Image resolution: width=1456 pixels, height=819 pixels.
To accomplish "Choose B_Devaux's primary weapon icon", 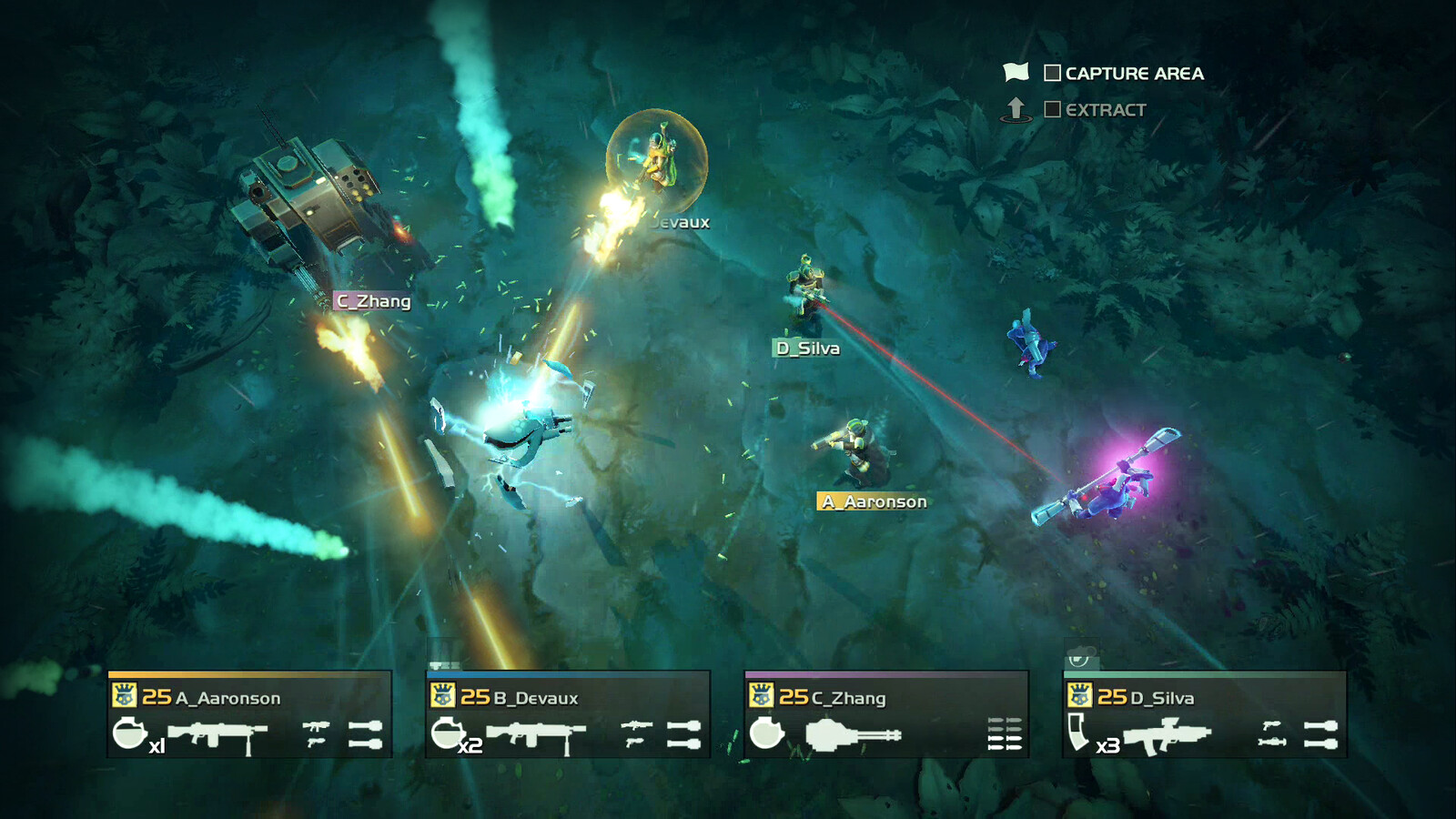I will 535,734.
